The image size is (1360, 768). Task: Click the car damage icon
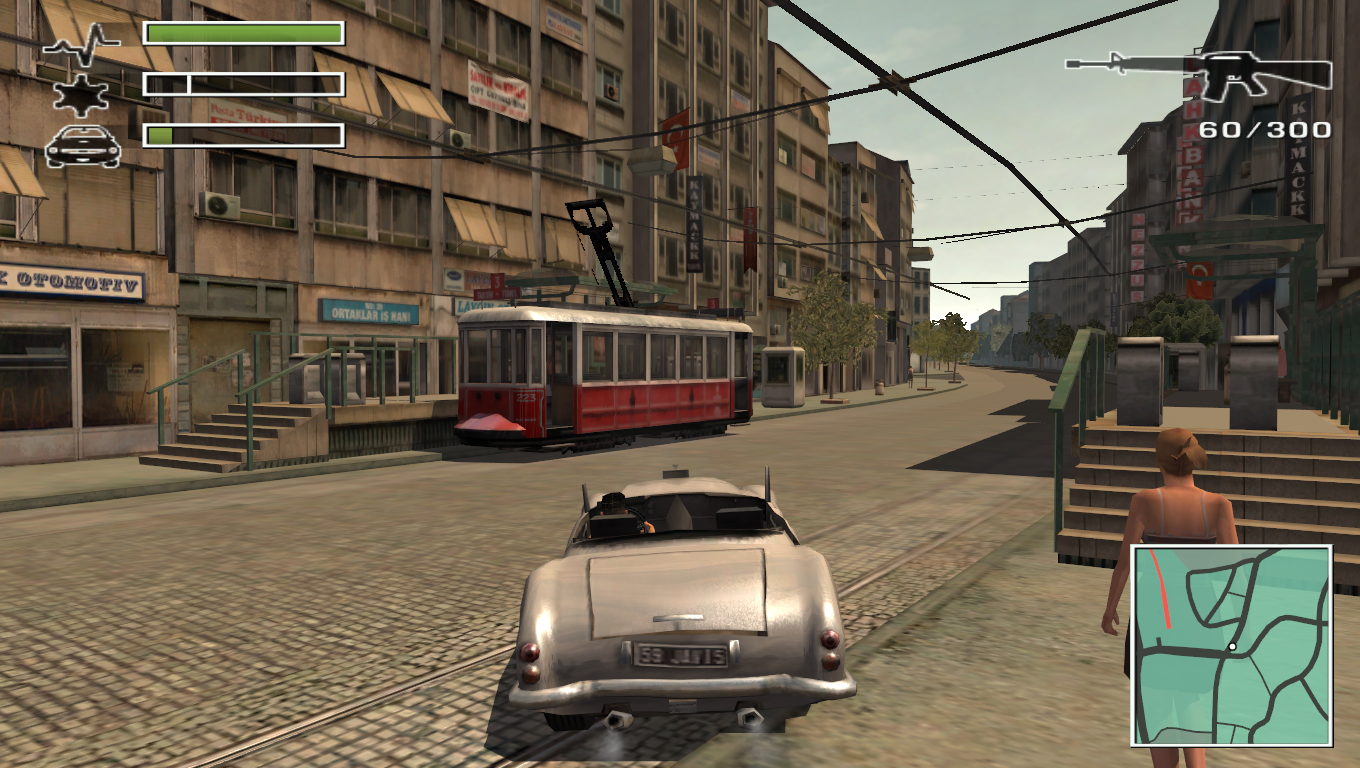click(x=83, y=146)
